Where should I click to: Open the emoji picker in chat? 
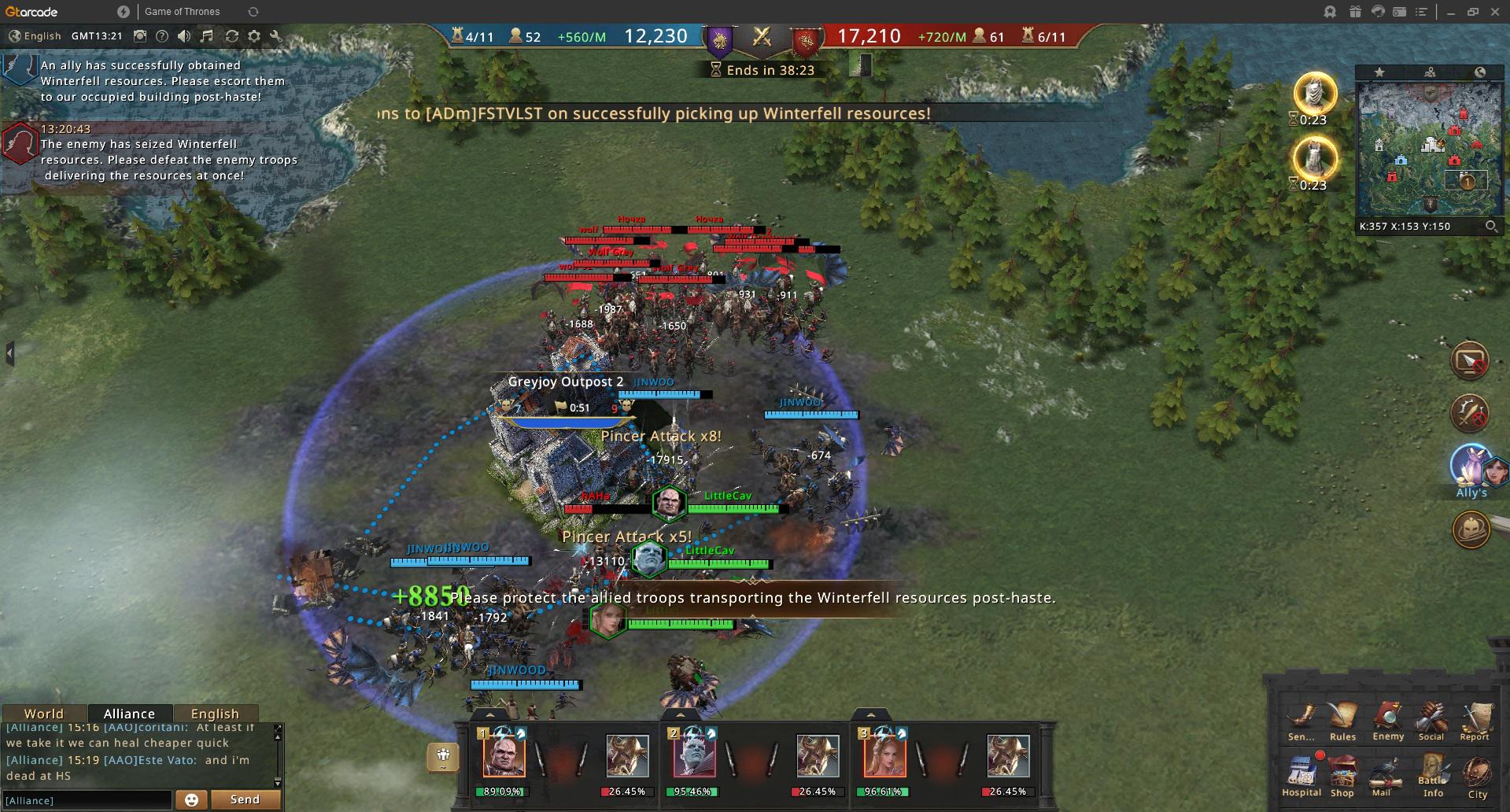[191, 799]
